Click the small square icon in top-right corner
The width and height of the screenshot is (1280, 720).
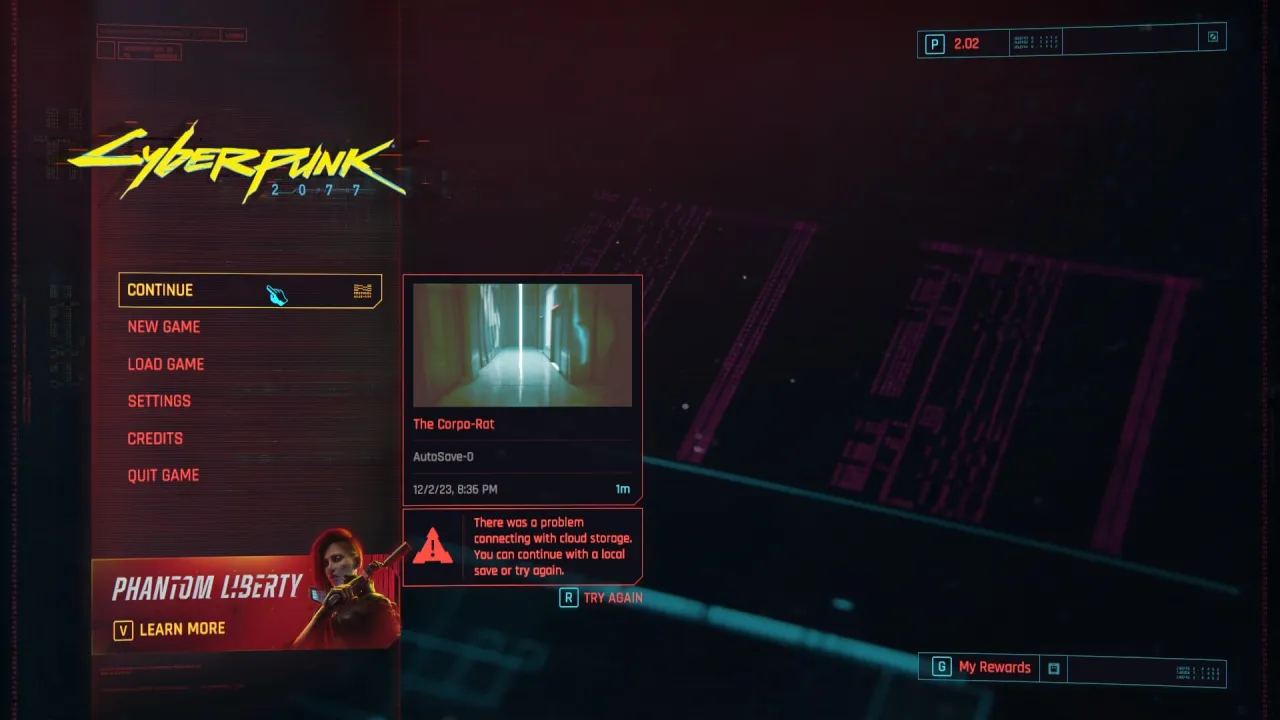click(x=1212, y=36)
